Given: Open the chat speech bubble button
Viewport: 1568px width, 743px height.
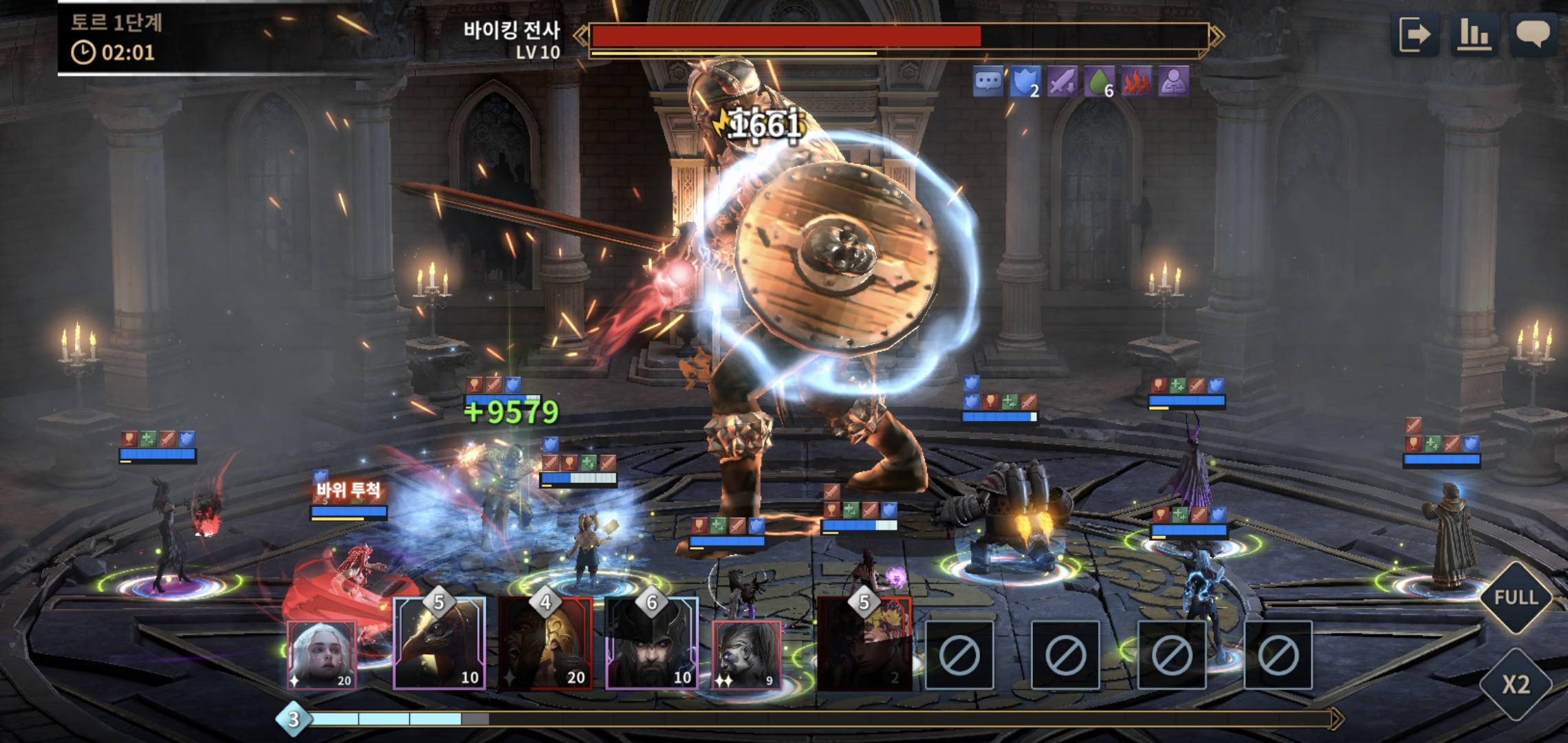Looking at the screenshot, I should (x=1533, y=34).
